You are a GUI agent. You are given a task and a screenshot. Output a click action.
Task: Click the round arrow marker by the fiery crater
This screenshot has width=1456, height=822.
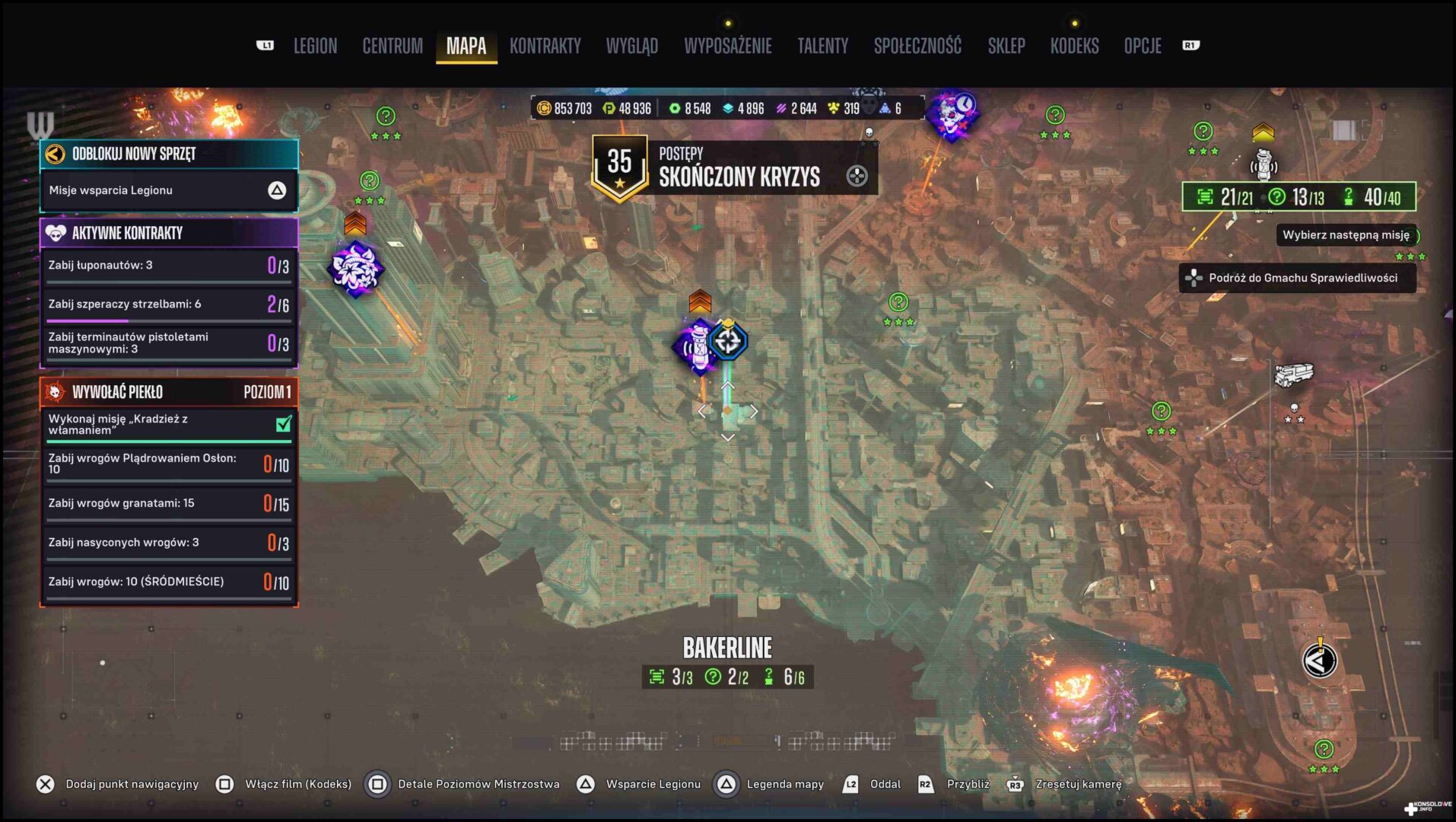pyautogui.click(x=1319, y=661)
